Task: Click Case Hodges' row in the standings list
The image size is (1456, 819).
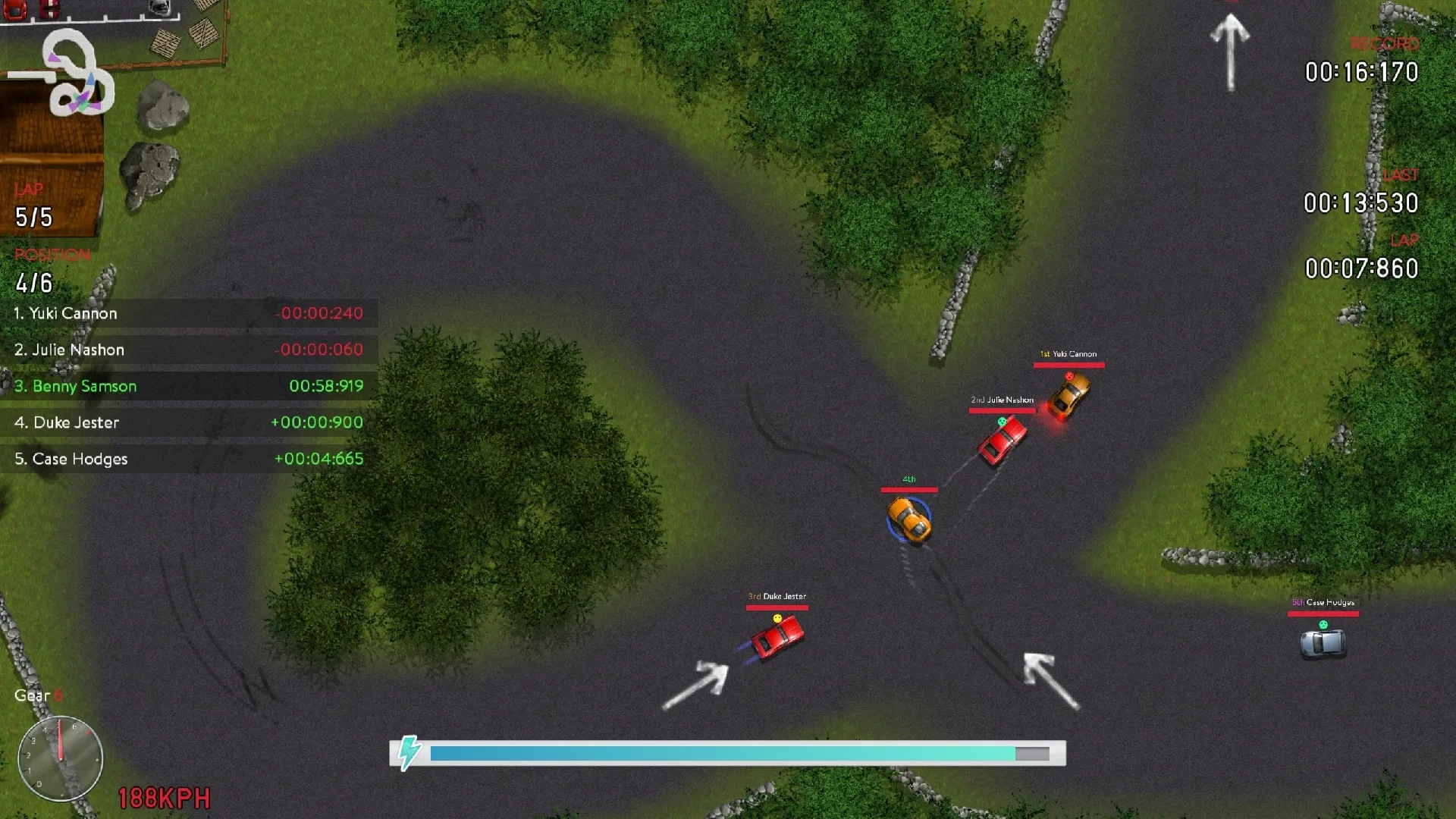Action: (73, 458)
